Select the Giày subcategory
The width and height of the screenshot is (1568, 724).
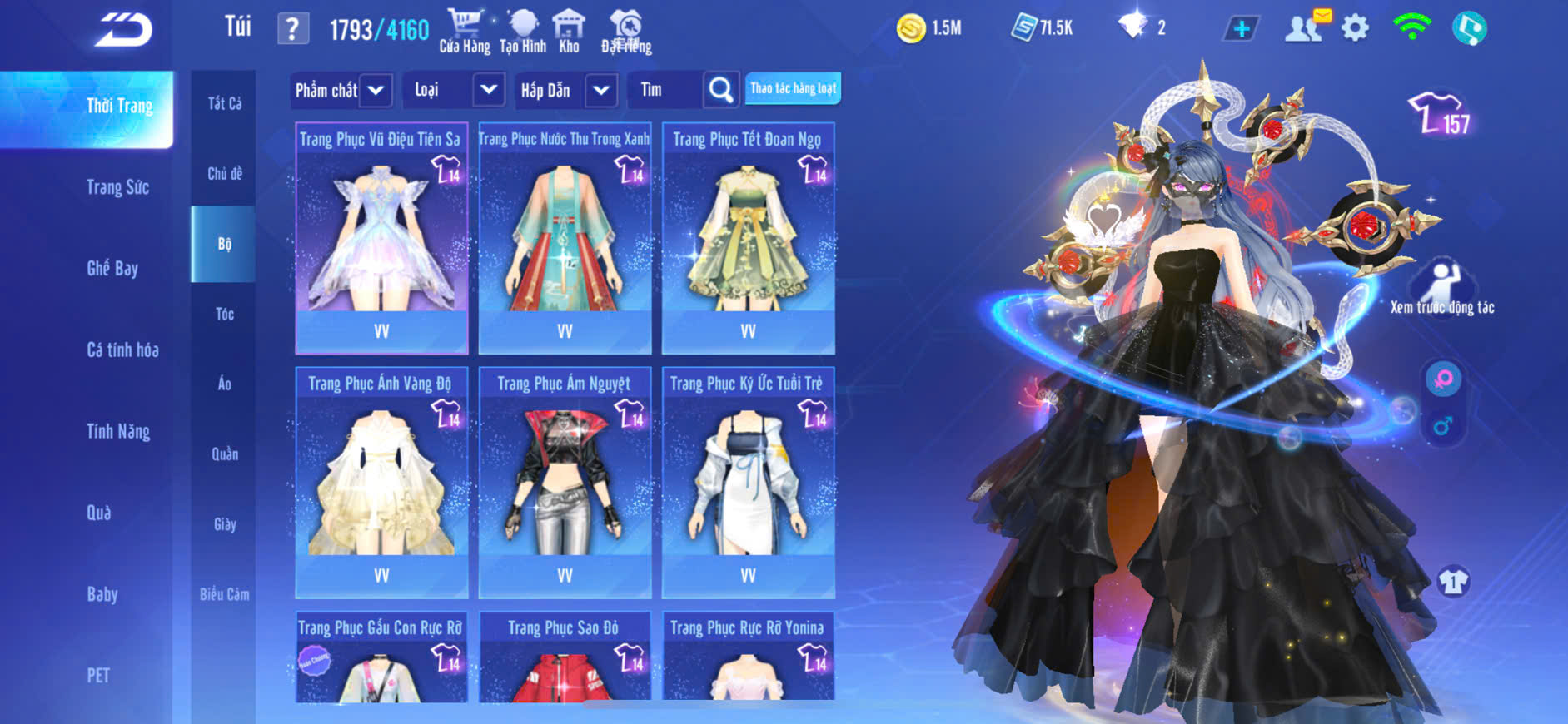225,524
